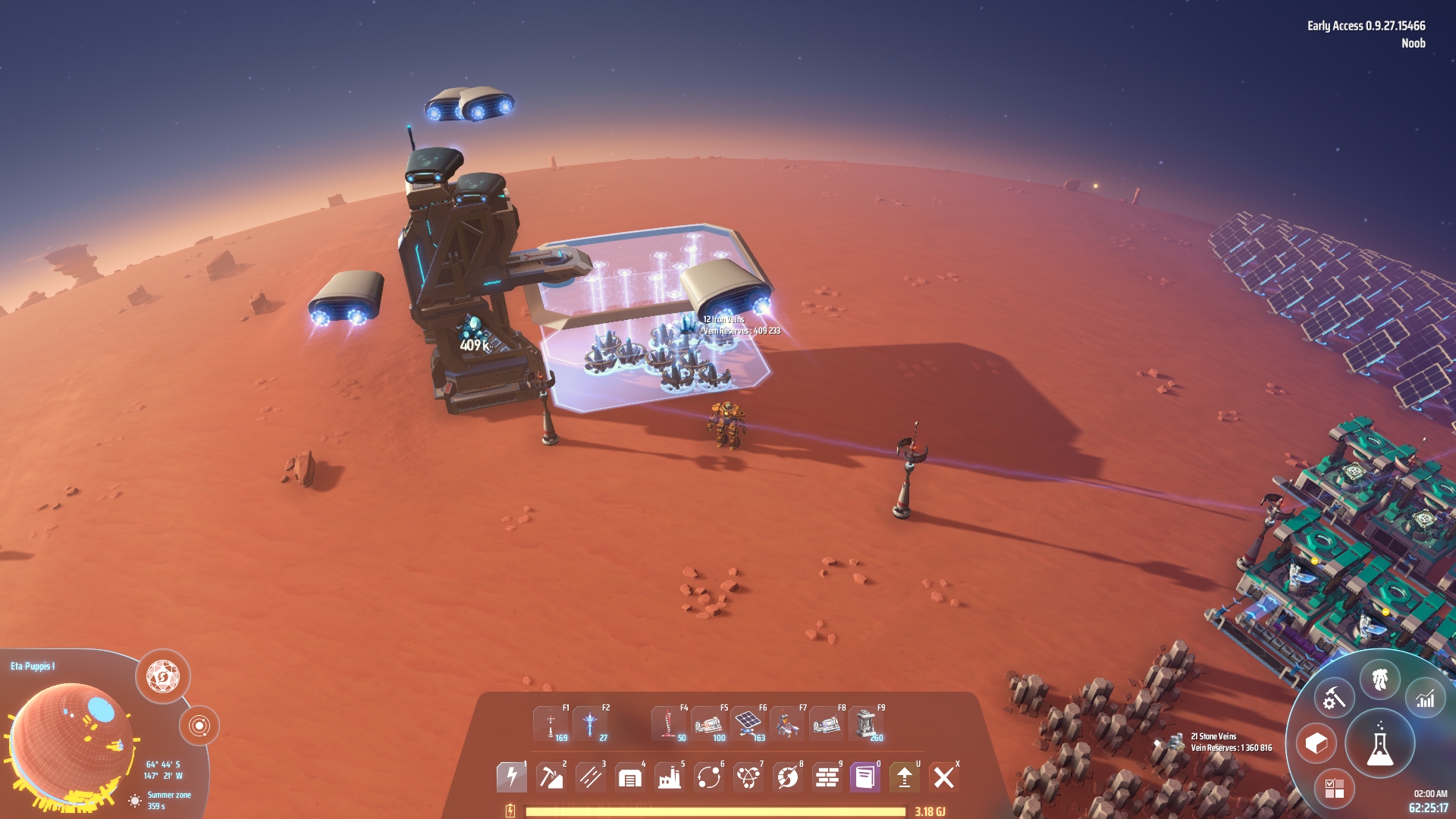
Task: Select the lightning bolt power build category
Action: [511, 777]
